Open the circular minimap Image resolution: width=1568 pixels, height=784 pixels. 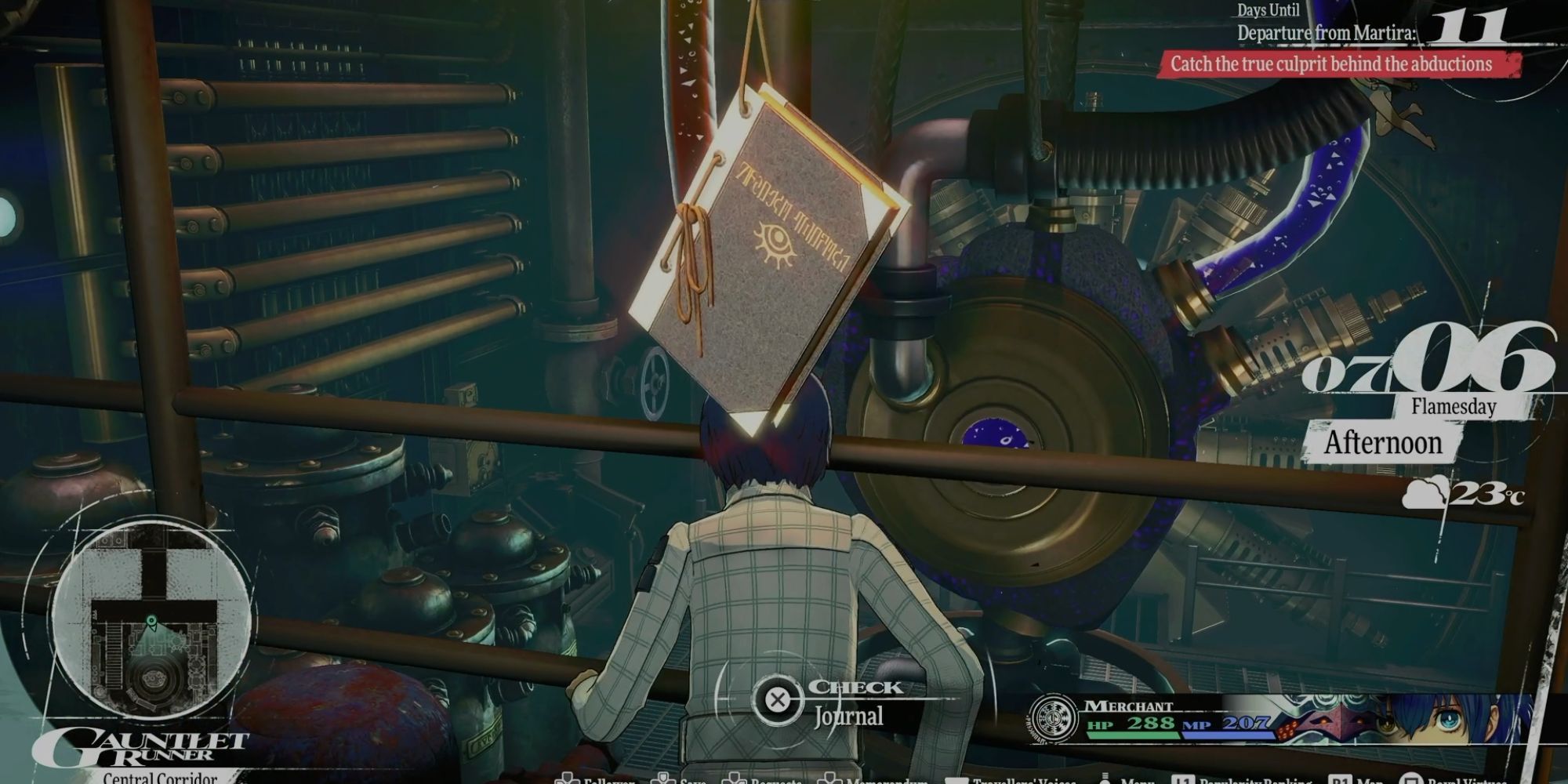coord(151,621)
